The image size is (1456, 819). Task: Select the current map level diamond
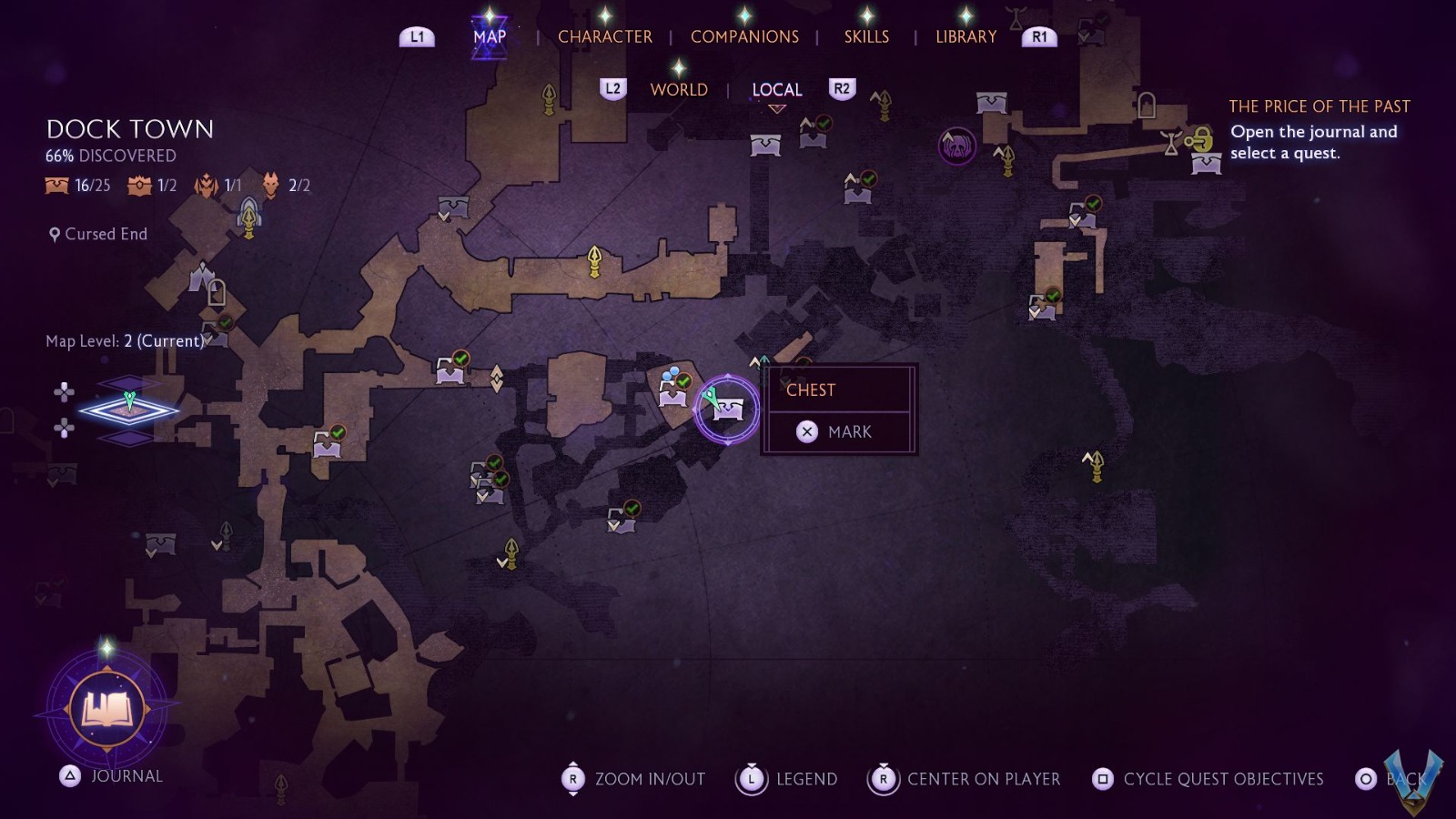click(x=129, y=410)
